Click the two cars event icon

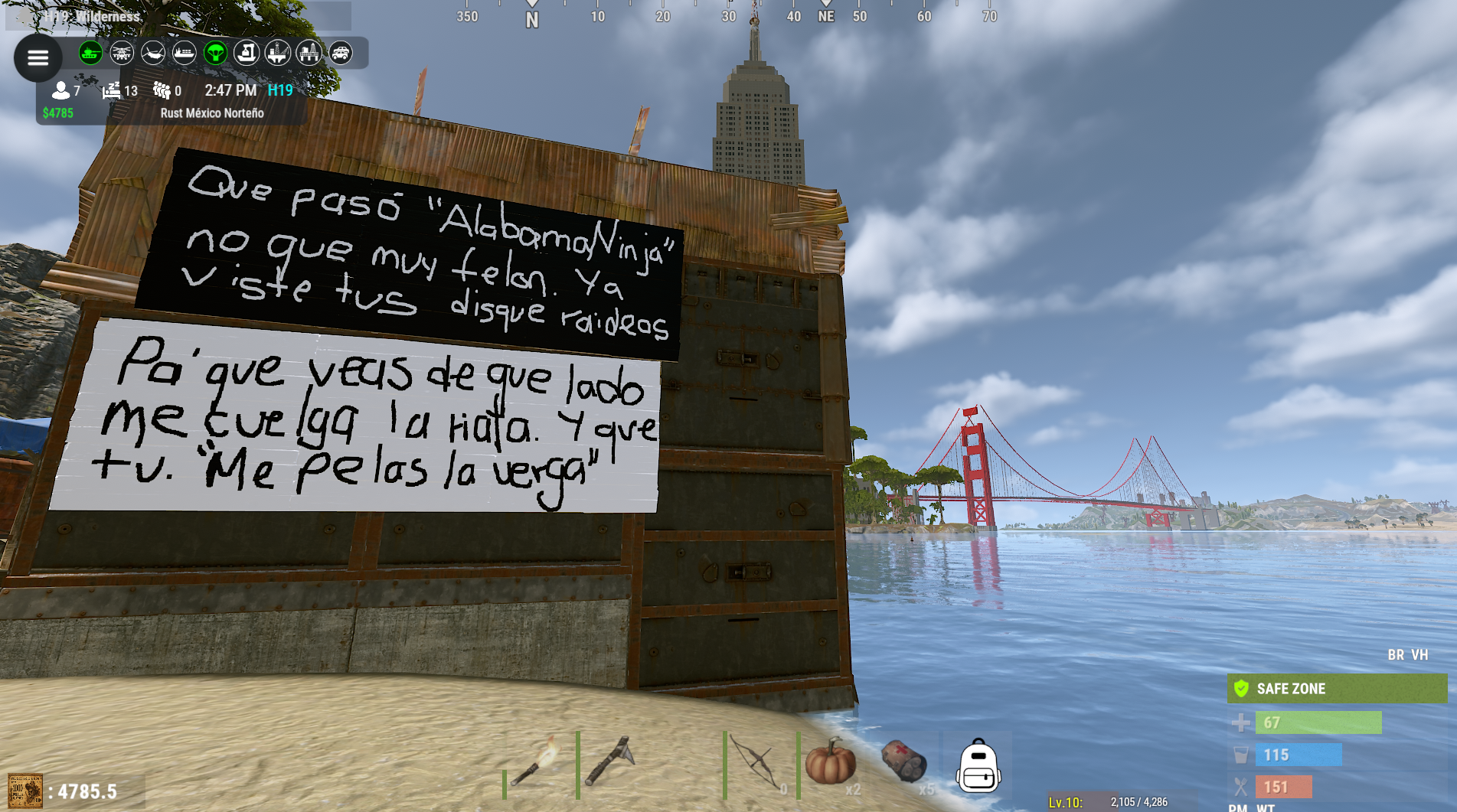tap(341, 53)
